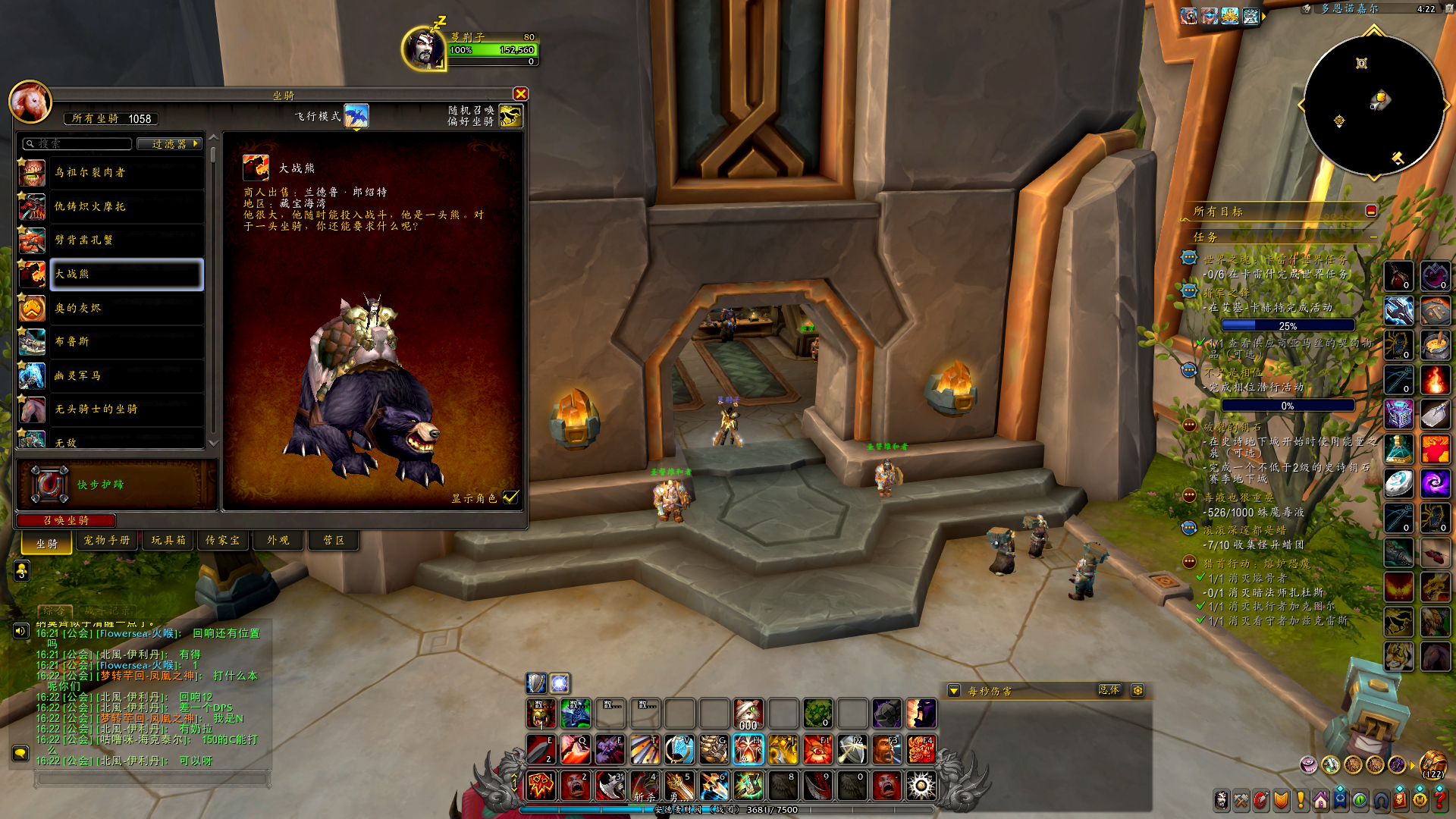This screenshot has height=819, width=1456.
Task: Click the circular minimap
Action: [1373, 105]
